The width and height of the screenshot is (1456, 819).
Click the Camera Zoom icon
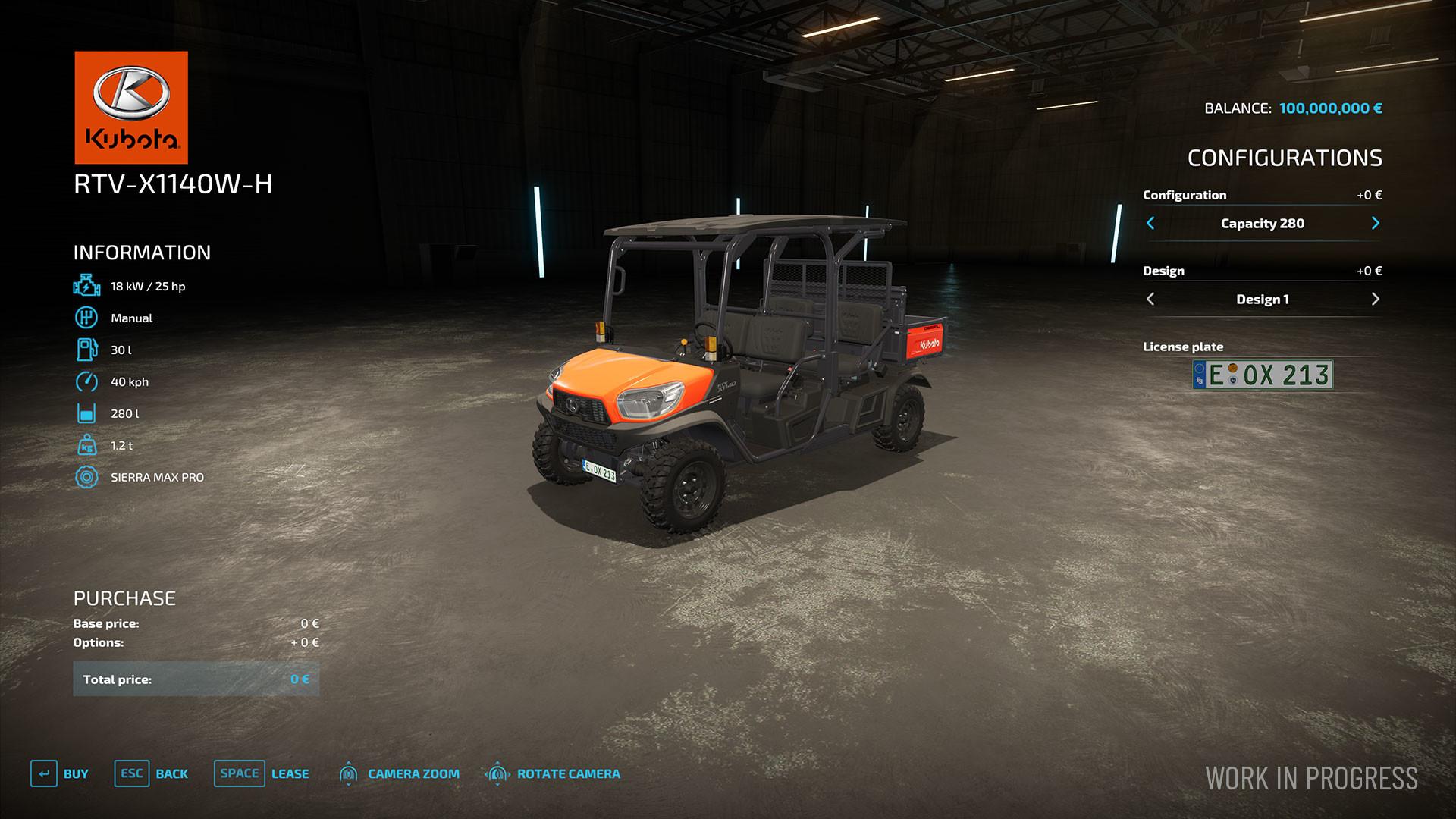point(349,773)
